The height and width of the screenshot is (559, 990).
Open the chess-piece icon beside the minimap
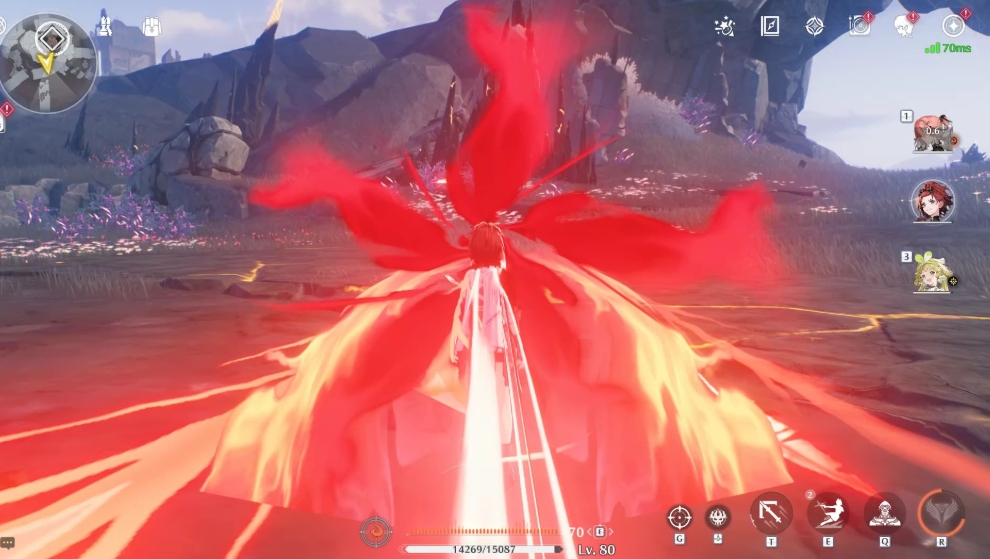[103, 24]
